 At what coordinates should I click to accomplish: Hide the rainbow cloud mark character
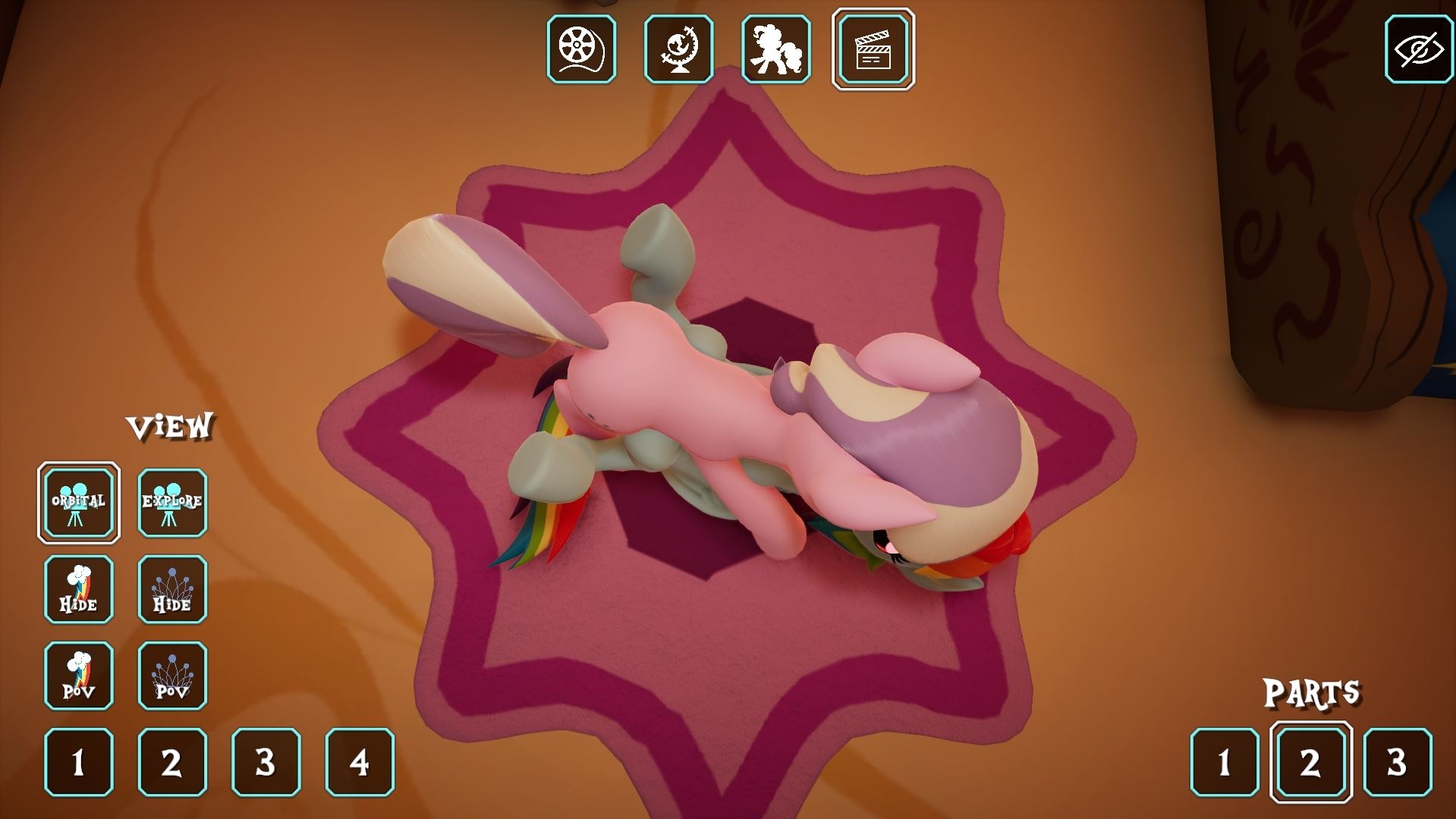(x=79, y=589)
